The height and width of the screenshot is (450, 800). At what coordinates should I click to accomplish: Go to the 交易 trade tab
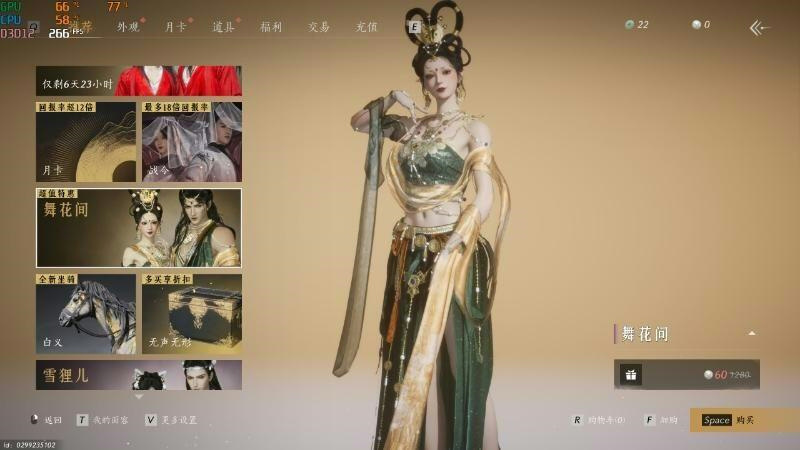click(319, 27)
